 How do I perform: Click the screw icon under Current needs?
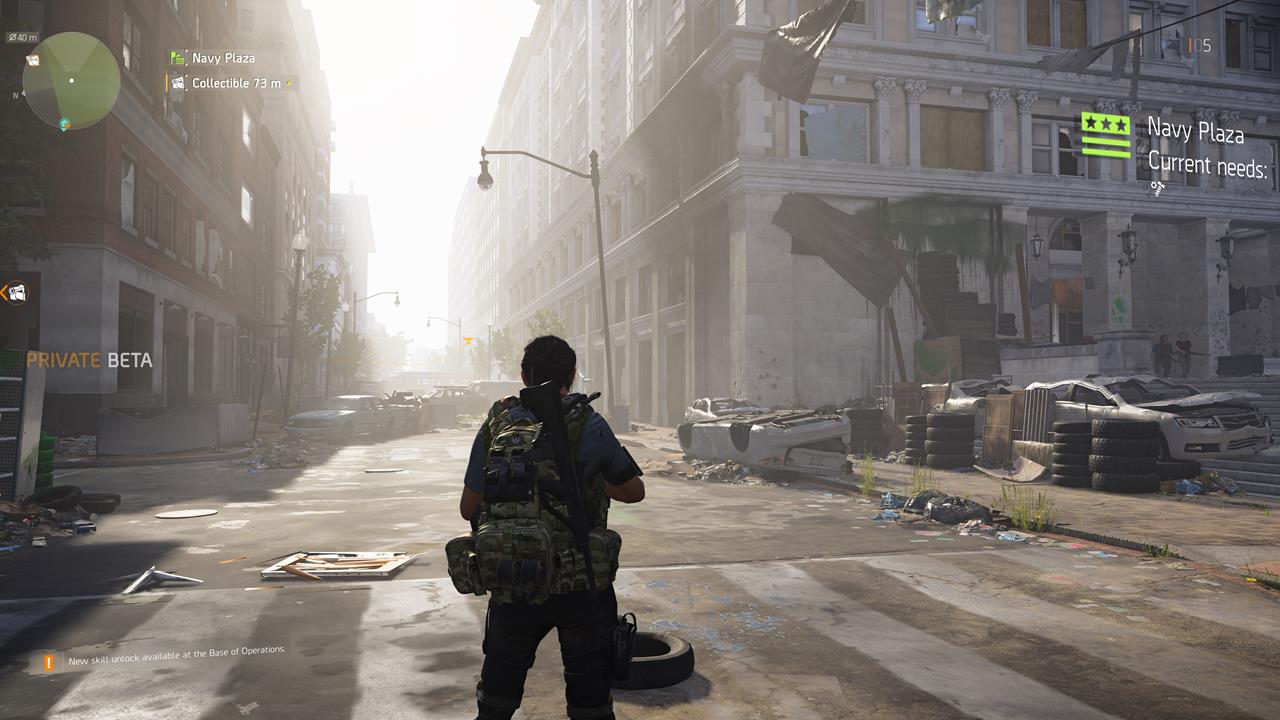[x=1157, y=187]
